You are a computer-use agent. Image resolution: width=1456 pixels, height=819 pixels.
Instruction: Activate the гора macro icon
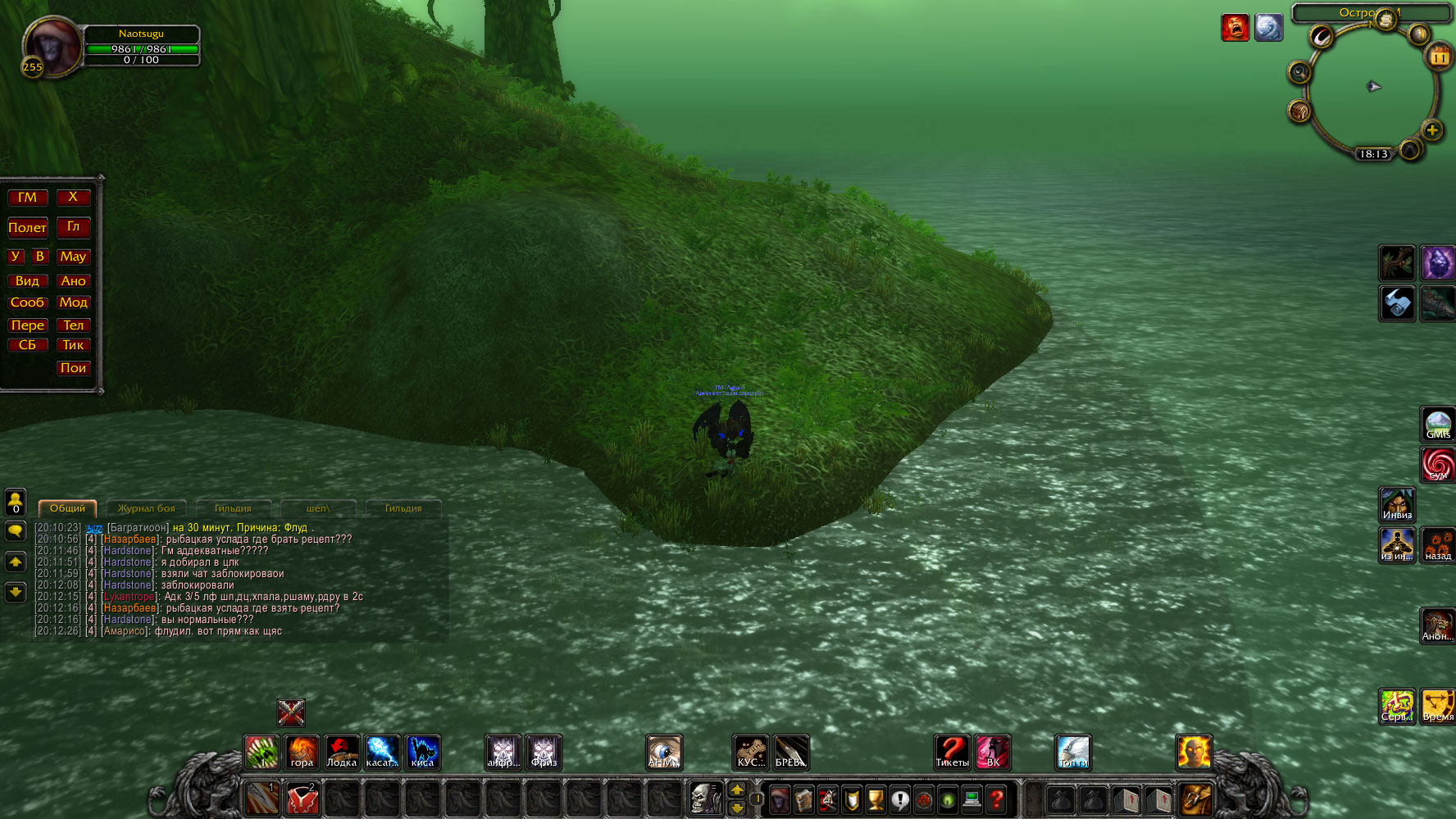tap(302, 752)
